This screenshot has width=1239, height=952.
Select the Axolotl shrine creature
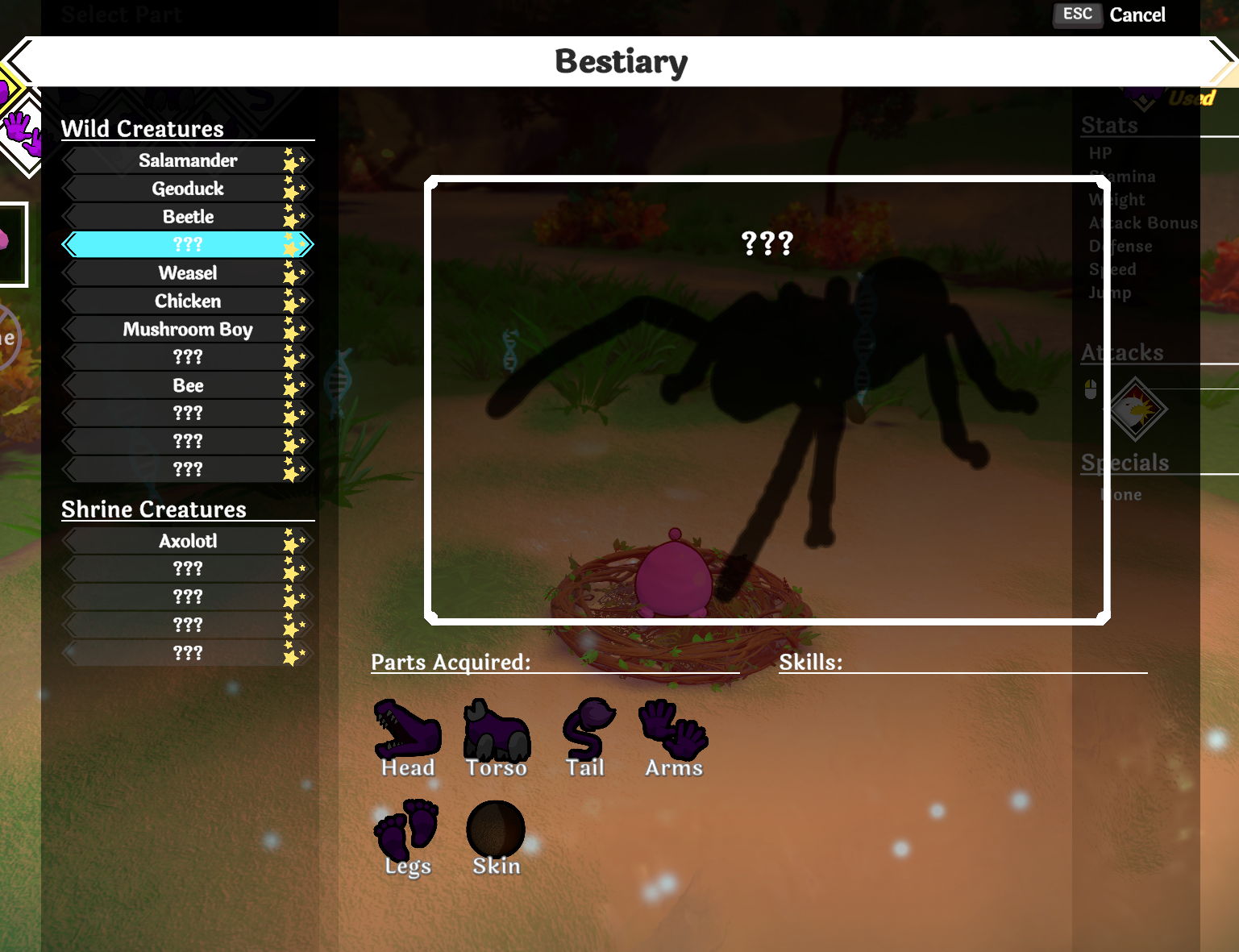188,541
